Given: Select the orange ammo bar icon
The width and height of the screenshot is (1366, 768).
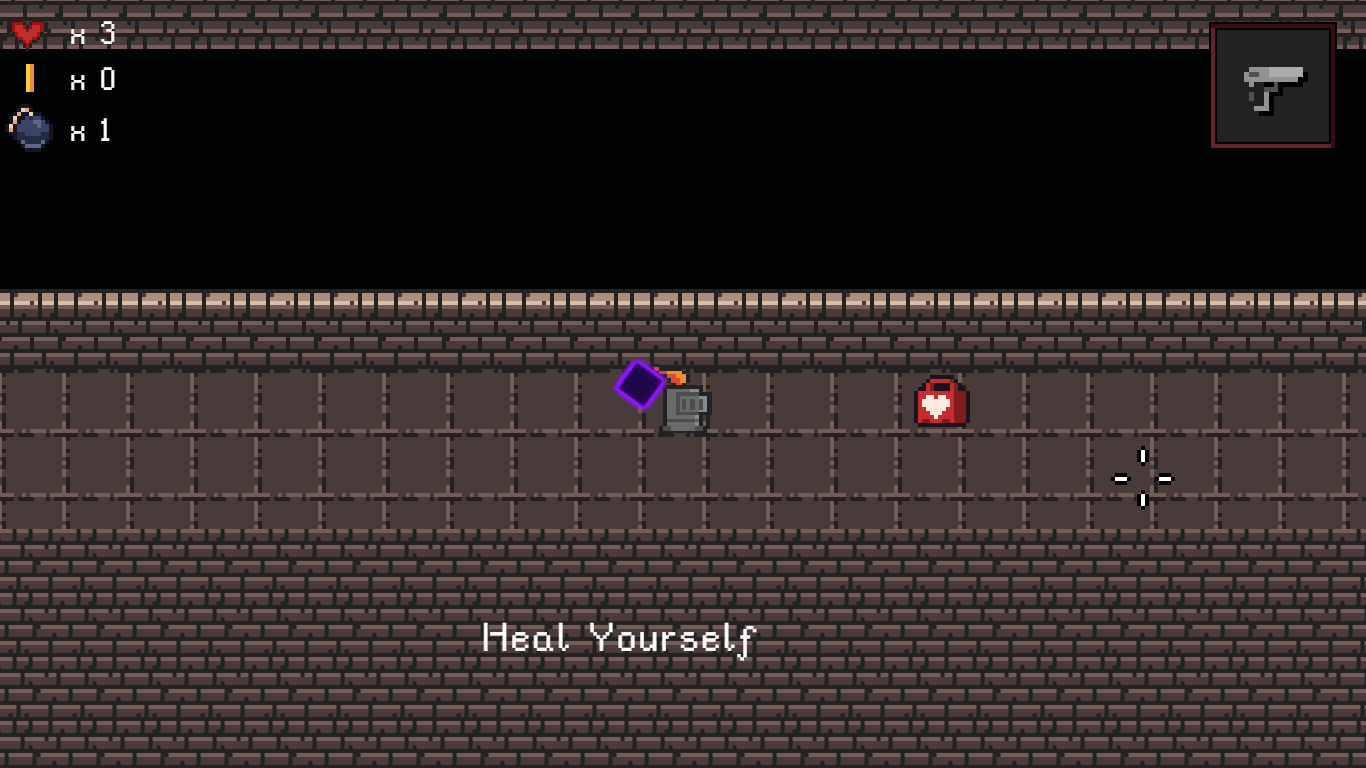Looking at the screenshot, I should (30, 80).
